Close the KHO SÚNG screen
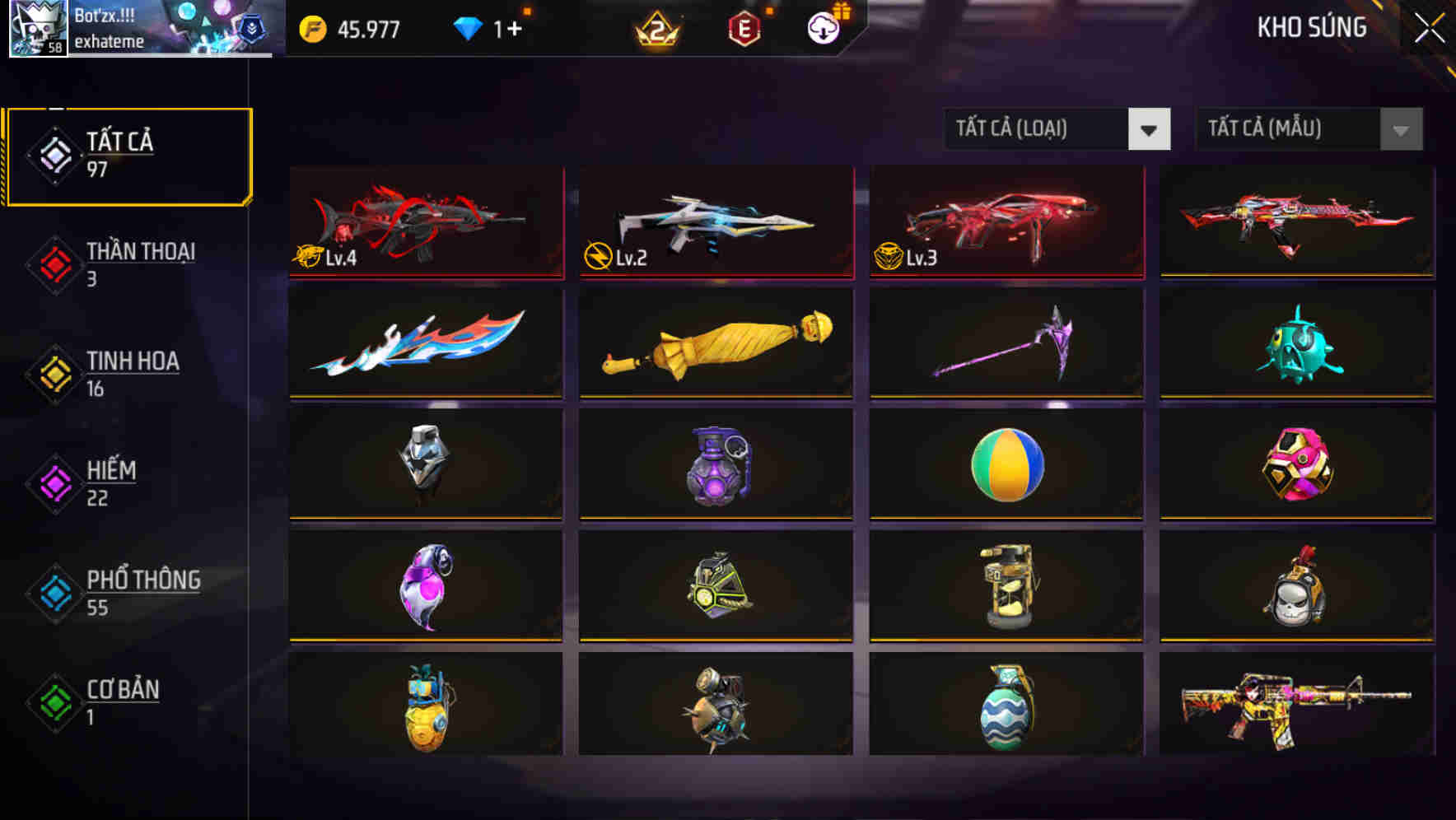 [x=1427, y=27]
